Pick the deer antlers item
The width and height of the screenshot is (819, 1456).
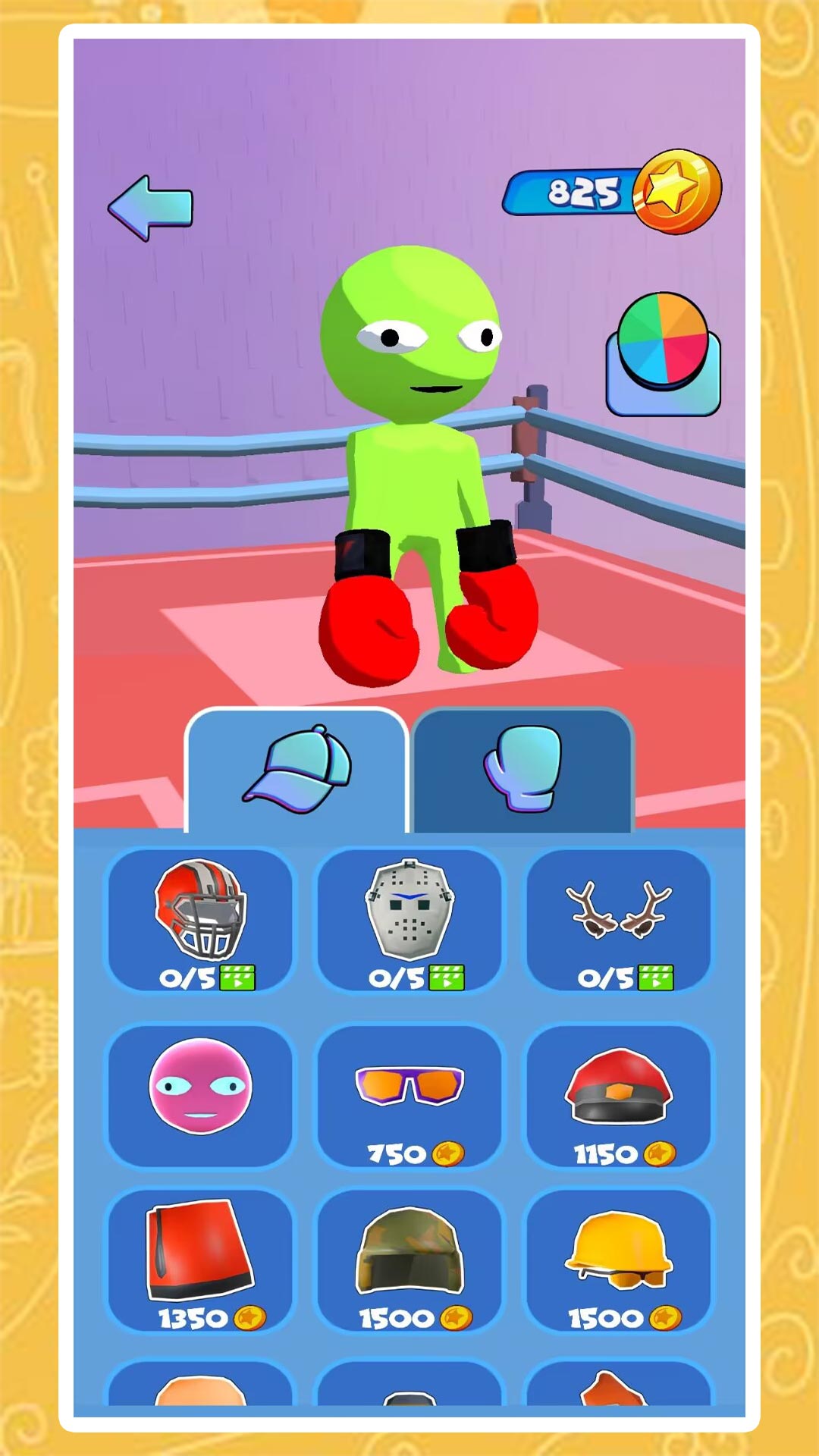tap(619, 920)
